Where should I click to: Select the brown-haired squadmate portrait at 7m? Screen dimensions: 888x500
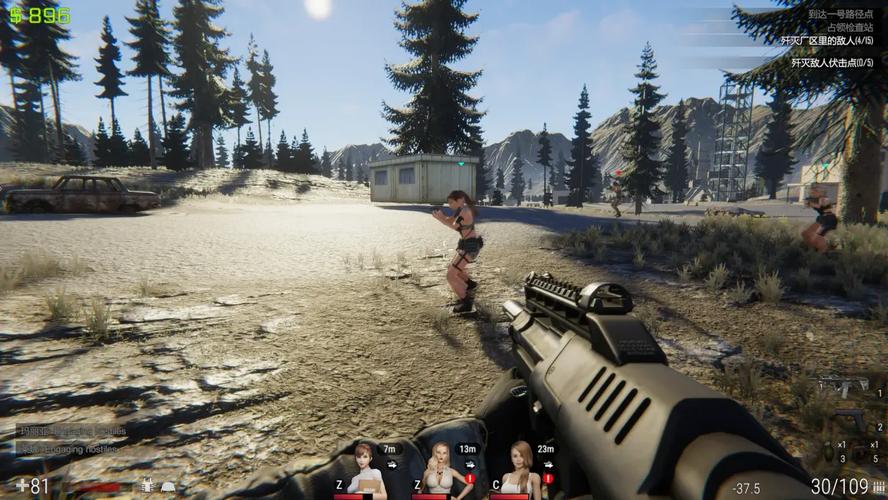pos(367,468)
